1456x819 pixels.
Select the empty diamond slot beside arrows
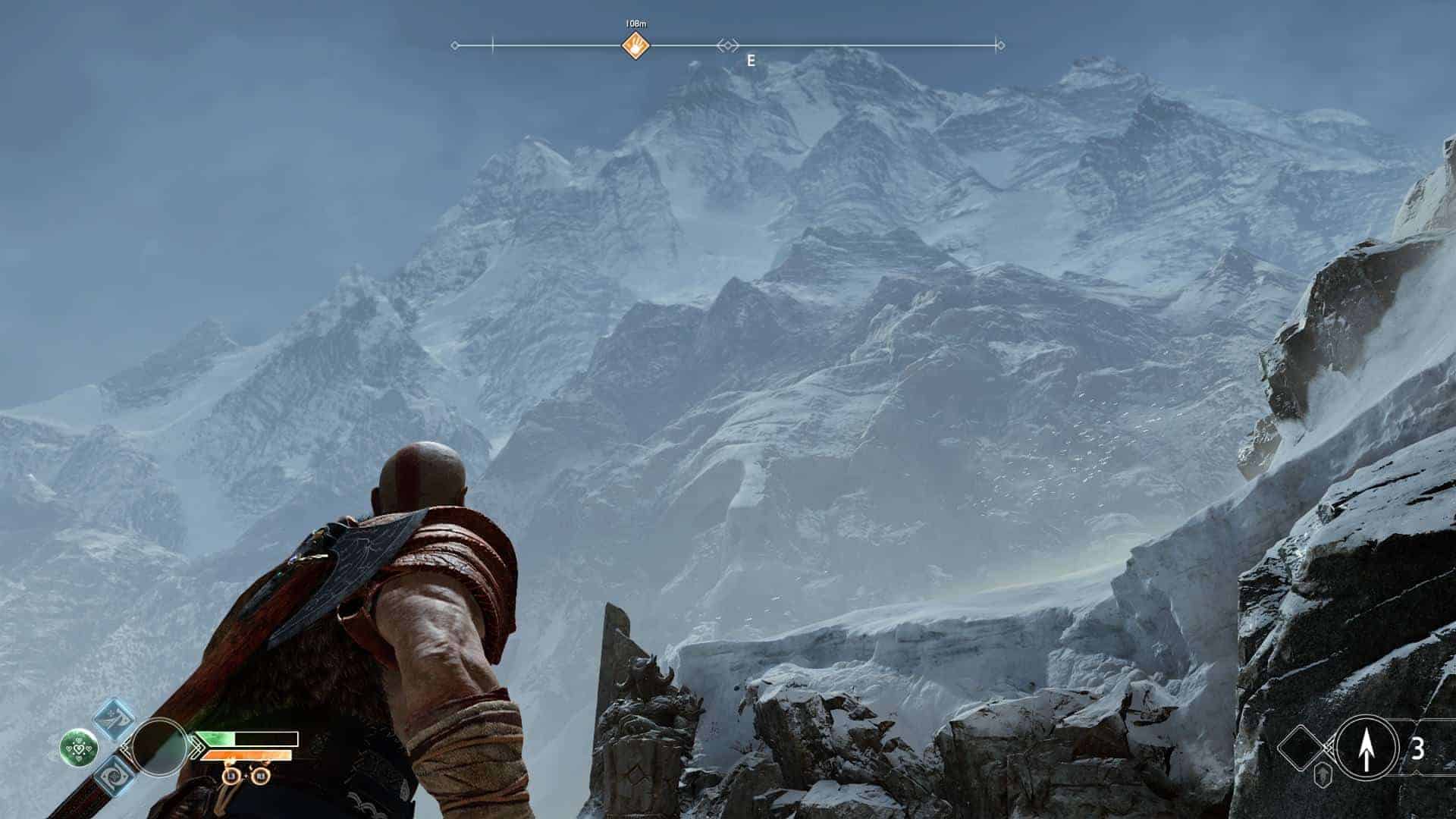[x=1302, y=747]
